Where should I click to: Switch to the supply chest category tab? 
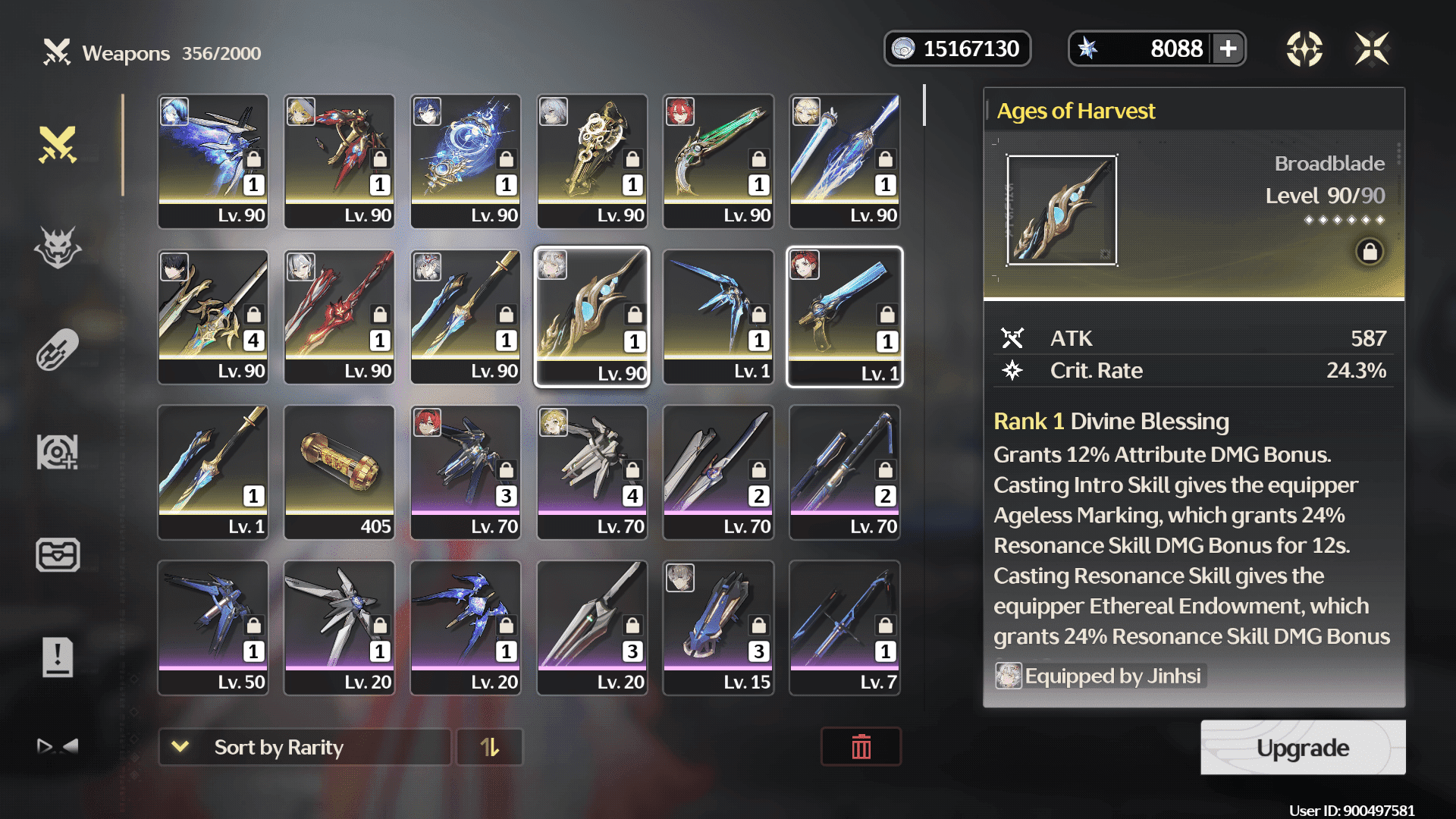click(x=58, y=554)
